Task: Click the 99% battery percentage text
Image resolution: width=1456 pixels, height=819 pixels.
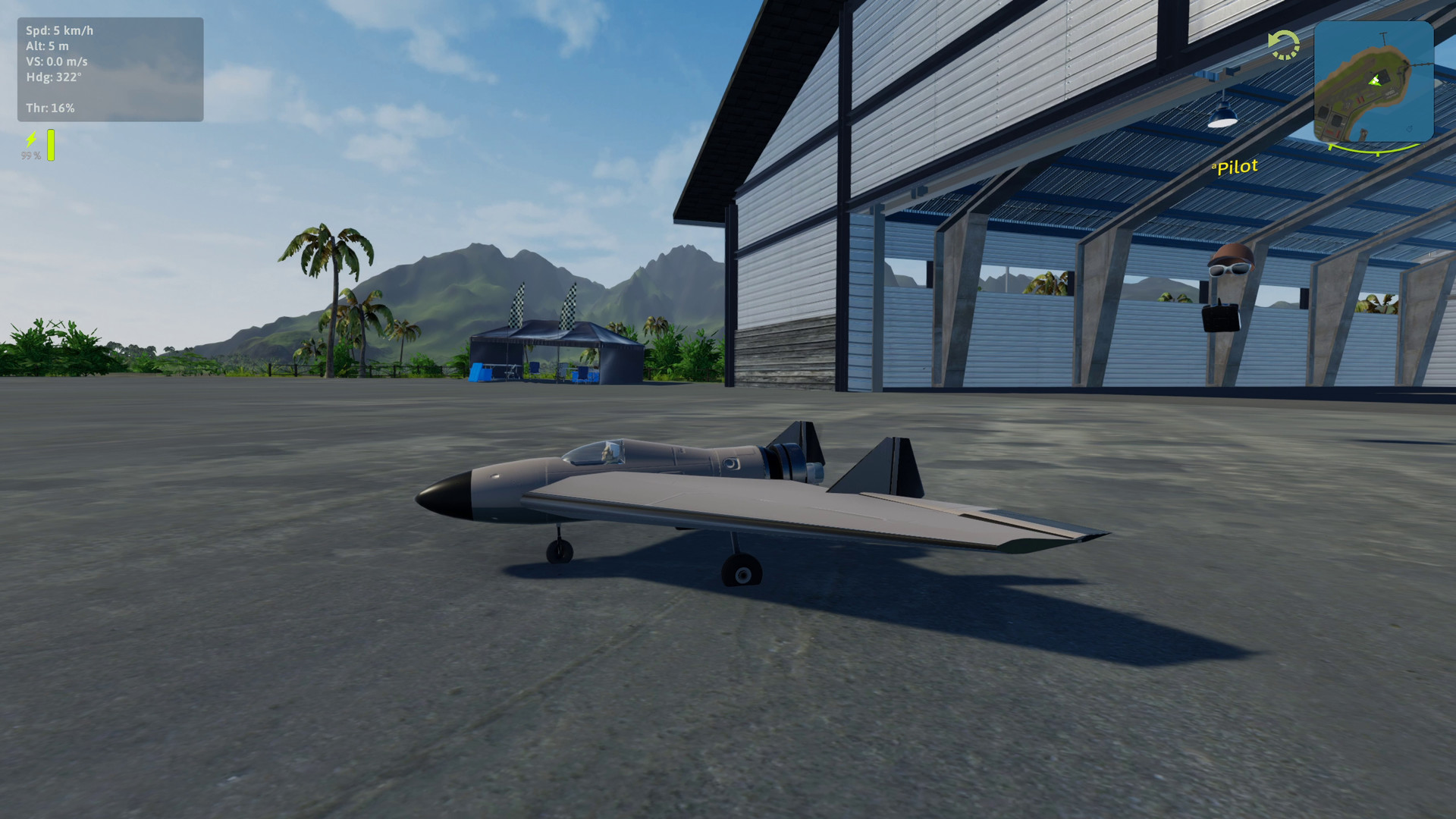Action: click(30, 156)
